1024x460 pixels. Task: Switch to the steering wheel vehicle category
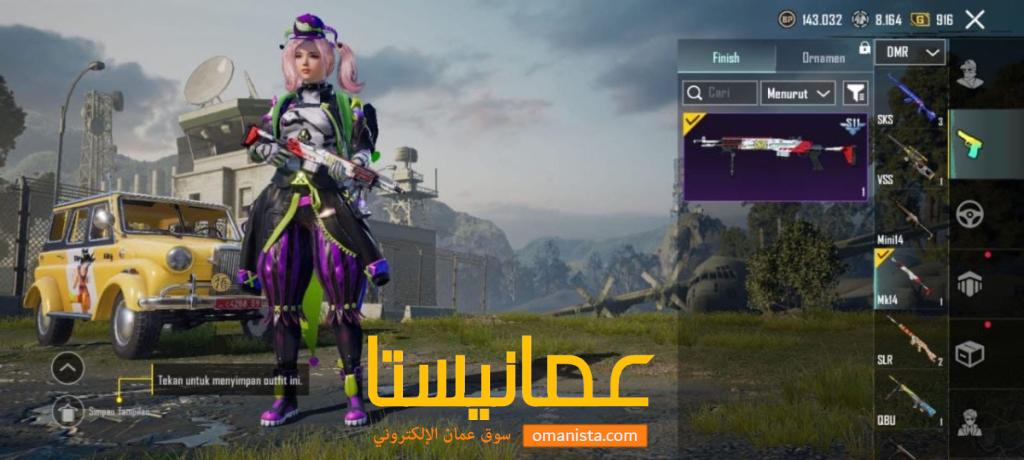point(968,213)
